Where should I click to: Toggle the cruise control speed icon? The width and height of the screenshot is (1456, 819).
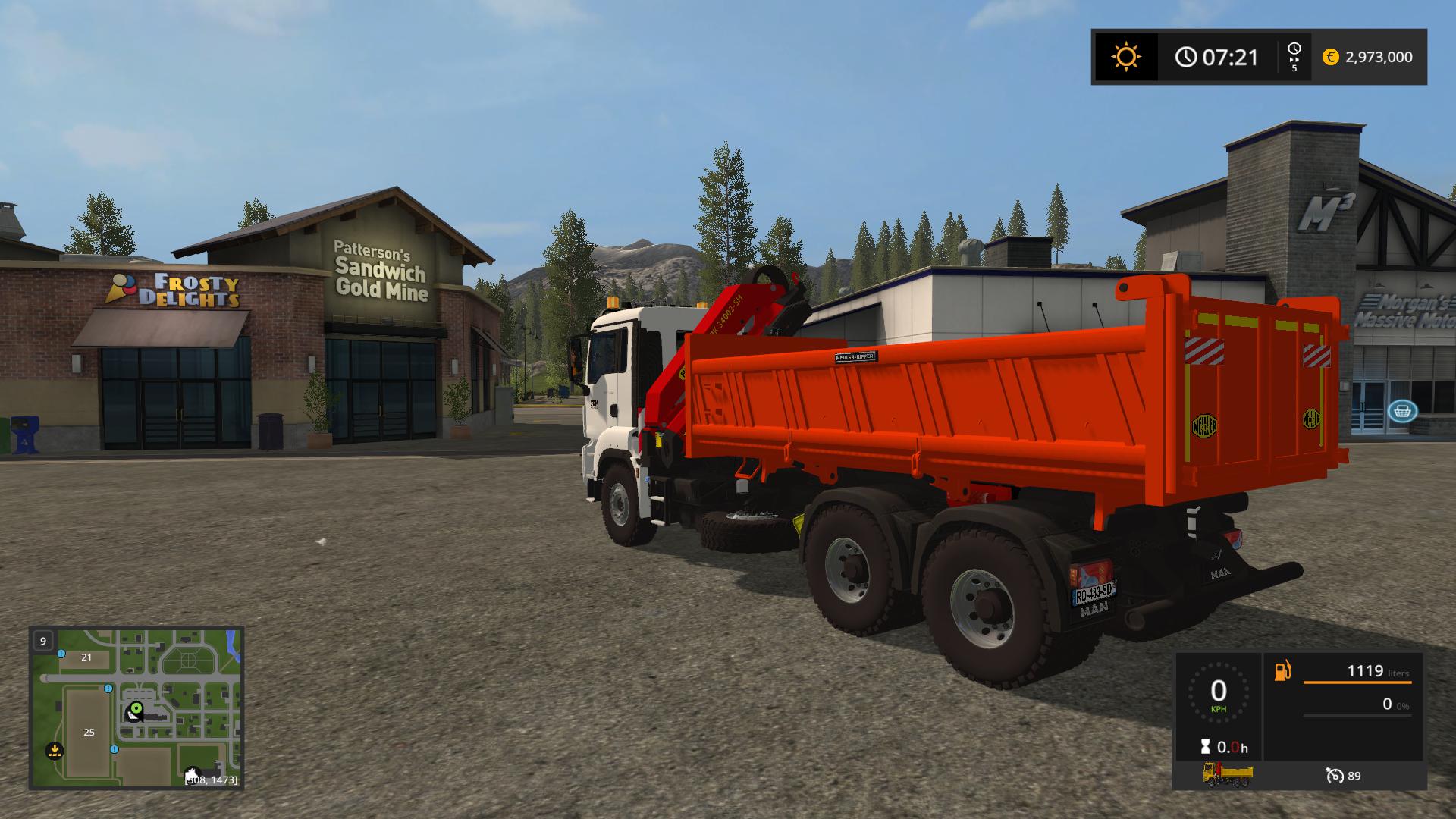click(x=1335, y=775)
